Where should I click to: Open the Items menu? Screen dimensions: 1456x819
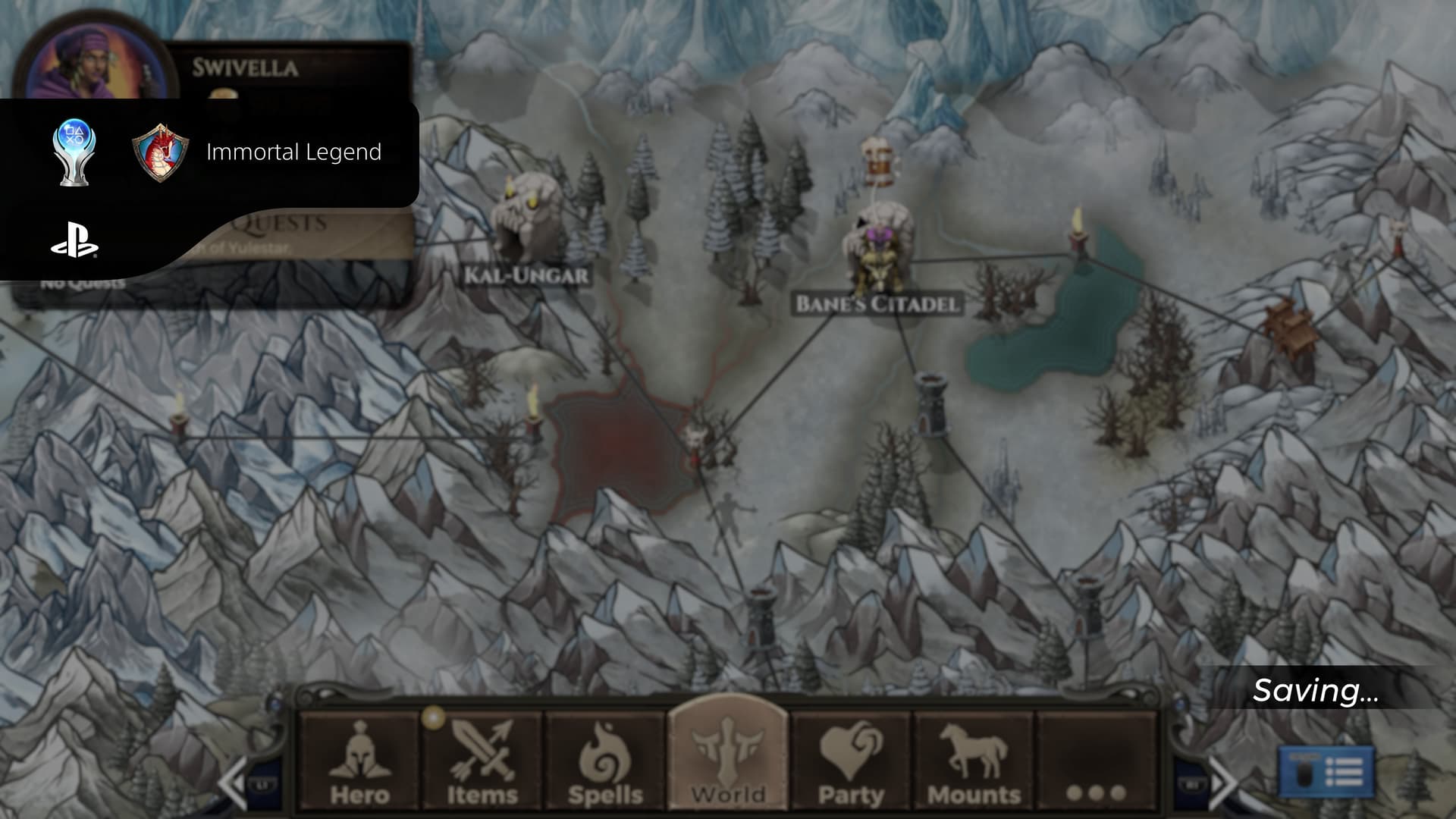tap(482, 762)
